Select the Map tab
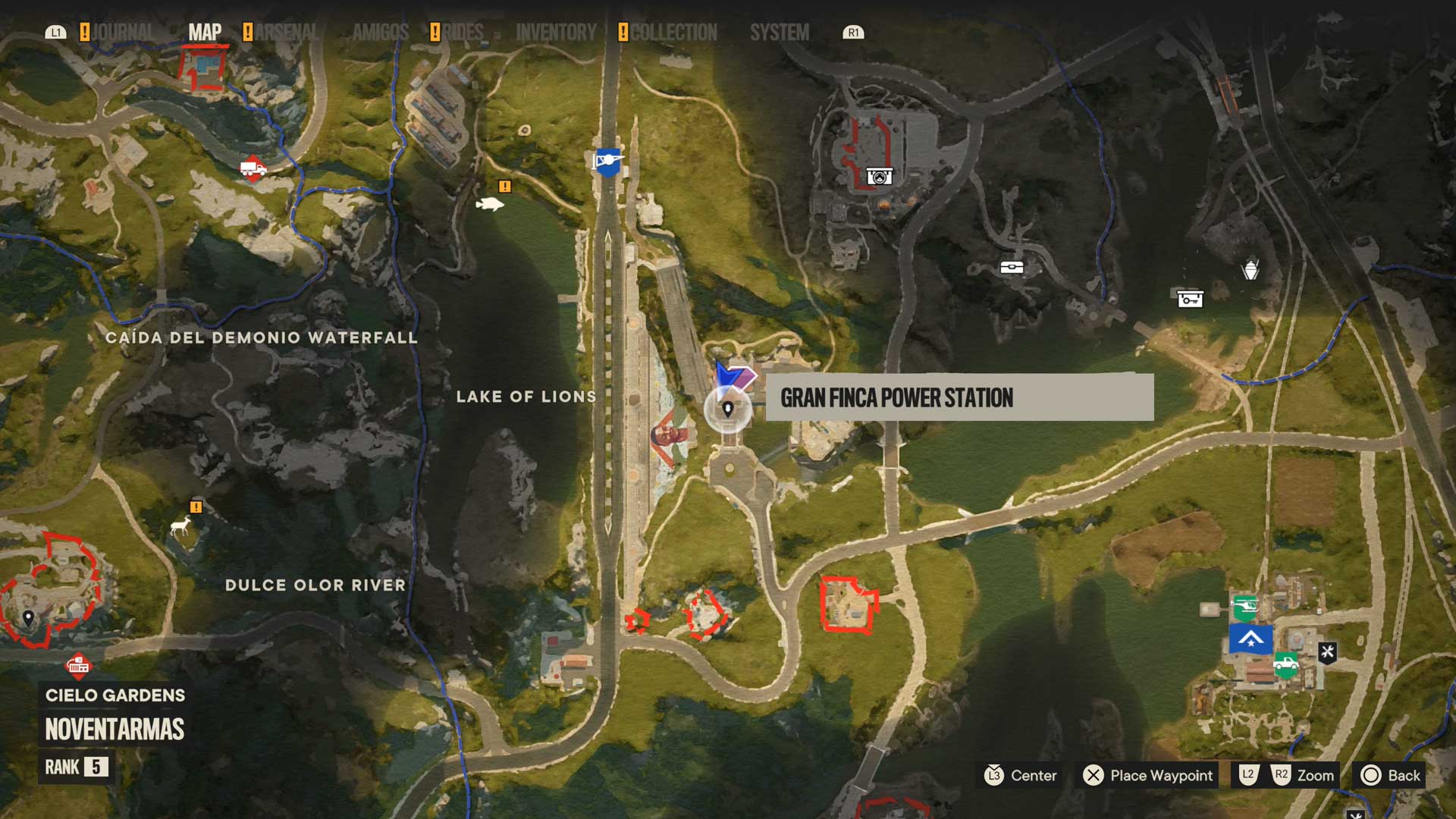The image size is (1456, 819). [x=205, y=33]
